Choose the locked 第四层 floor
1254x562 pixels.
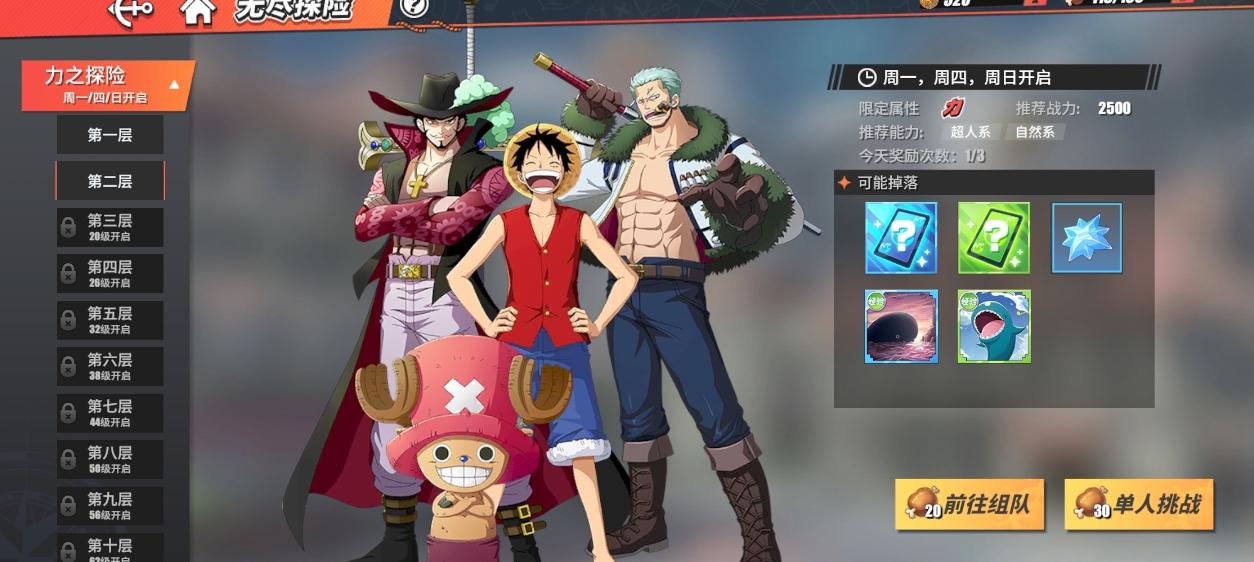click(x=110, y=273)
